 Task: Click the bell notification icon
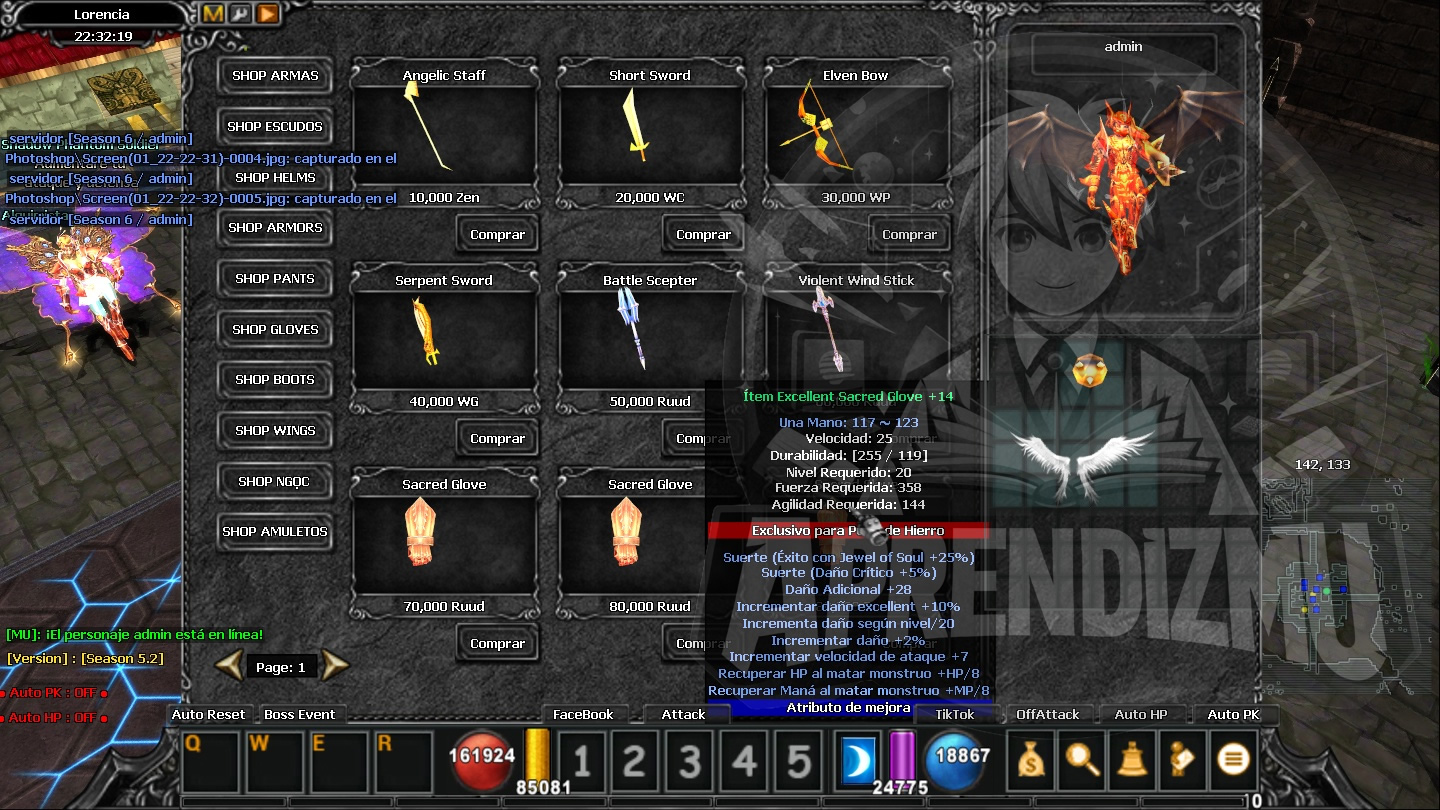click(x=1132, y=760)
